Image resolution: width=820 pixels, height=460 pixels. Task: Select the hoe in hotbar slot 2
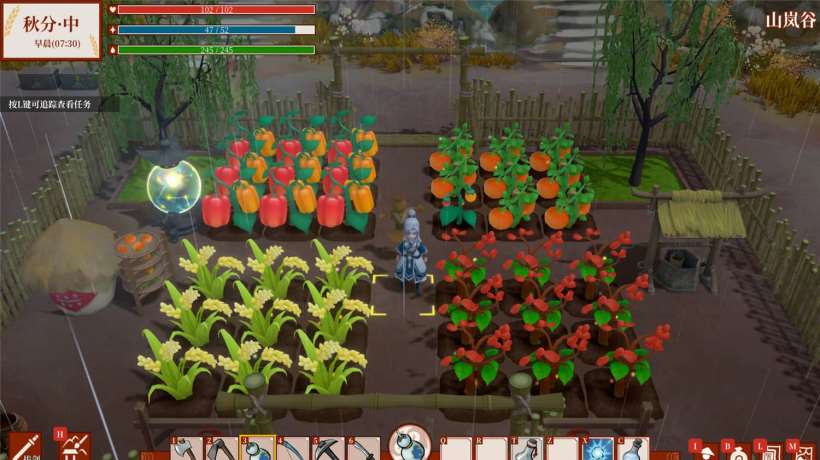[221, 450]
